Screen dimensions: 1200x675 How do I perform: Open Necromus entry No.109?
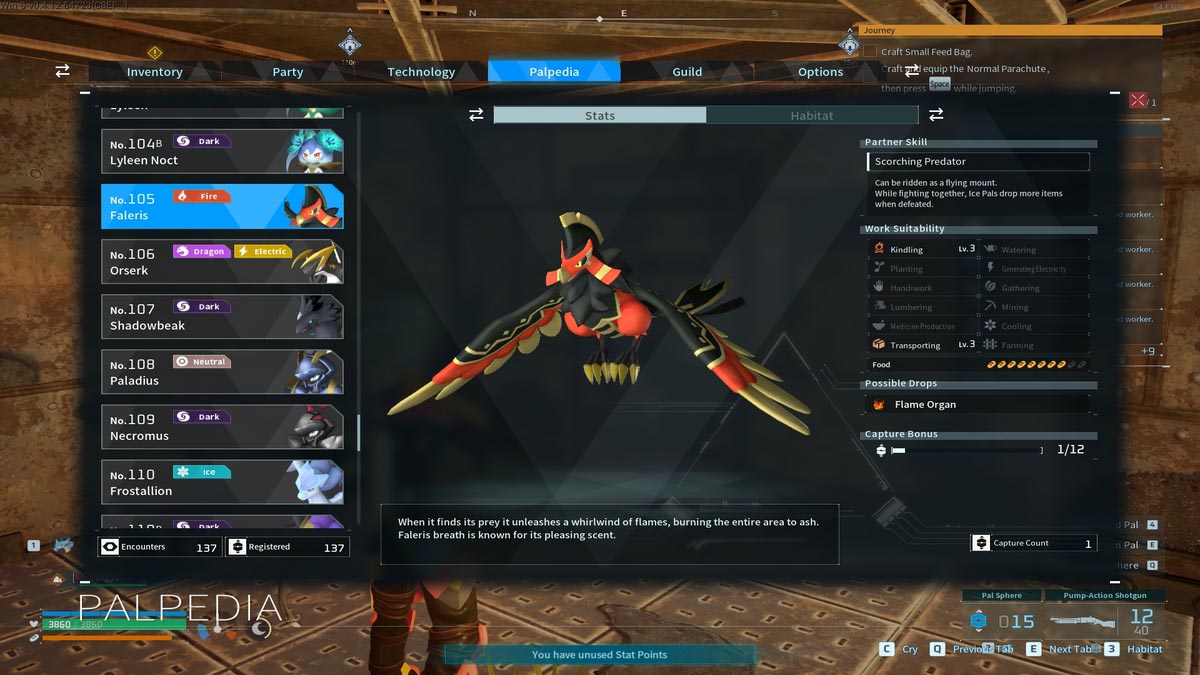click(222, 426)
